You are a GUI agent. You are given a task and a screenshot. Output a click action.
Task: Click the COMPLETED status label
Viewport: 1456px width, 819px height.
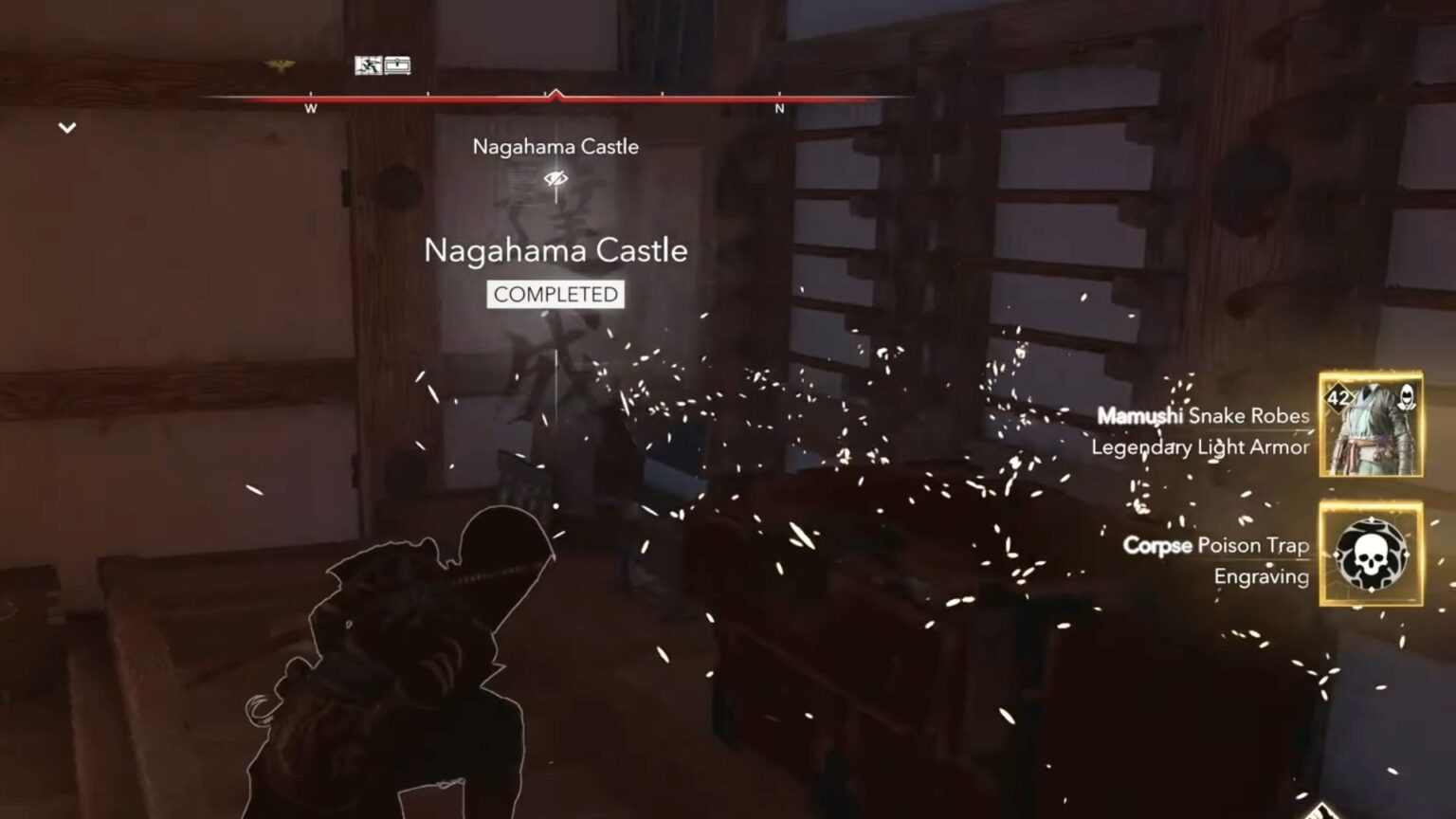[x=555, y=294]
